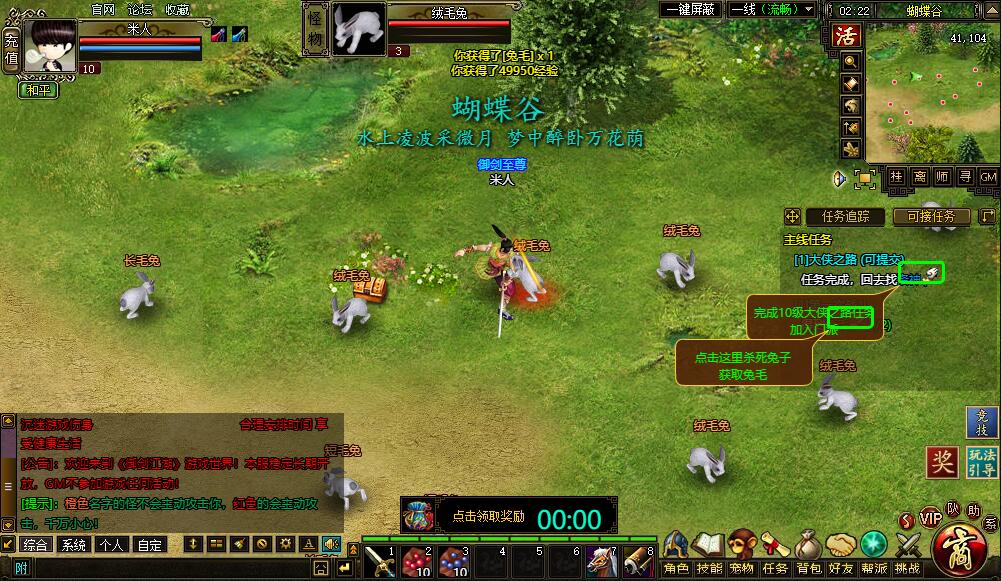This screenshot has height=581, width=1001.
Task: Use the sword skill in hotbar slot 1
Action: click(x=379, y=561)
